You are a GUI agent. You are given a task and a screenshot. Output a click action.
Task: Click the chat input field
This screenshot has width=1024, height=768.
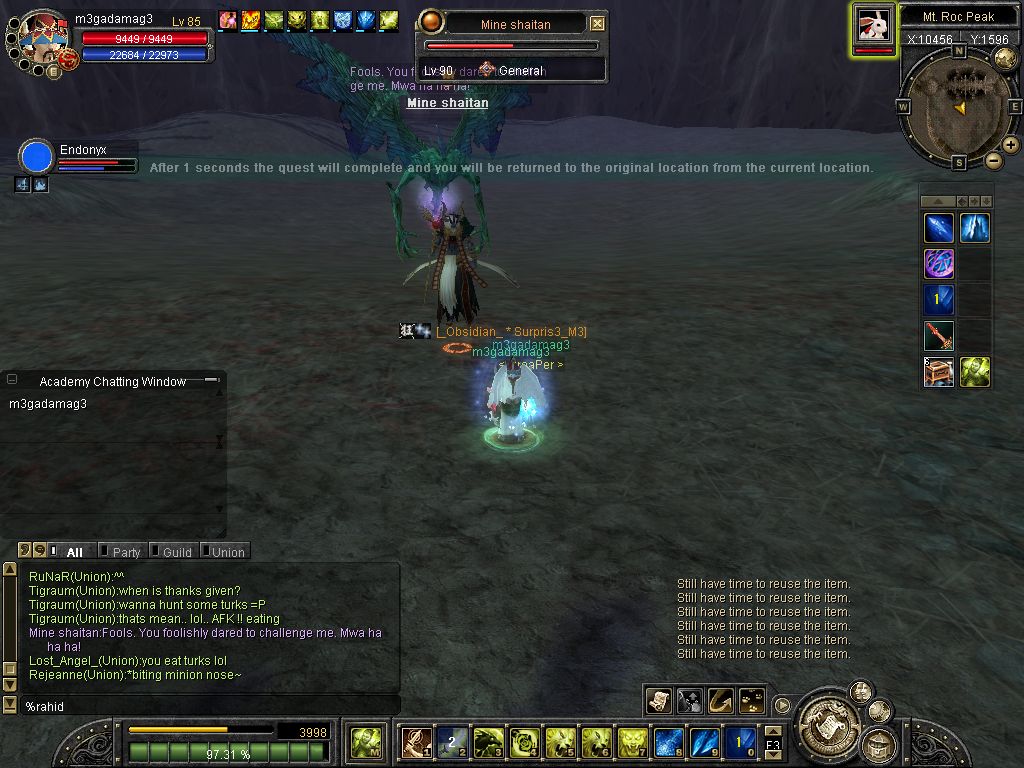200,706
